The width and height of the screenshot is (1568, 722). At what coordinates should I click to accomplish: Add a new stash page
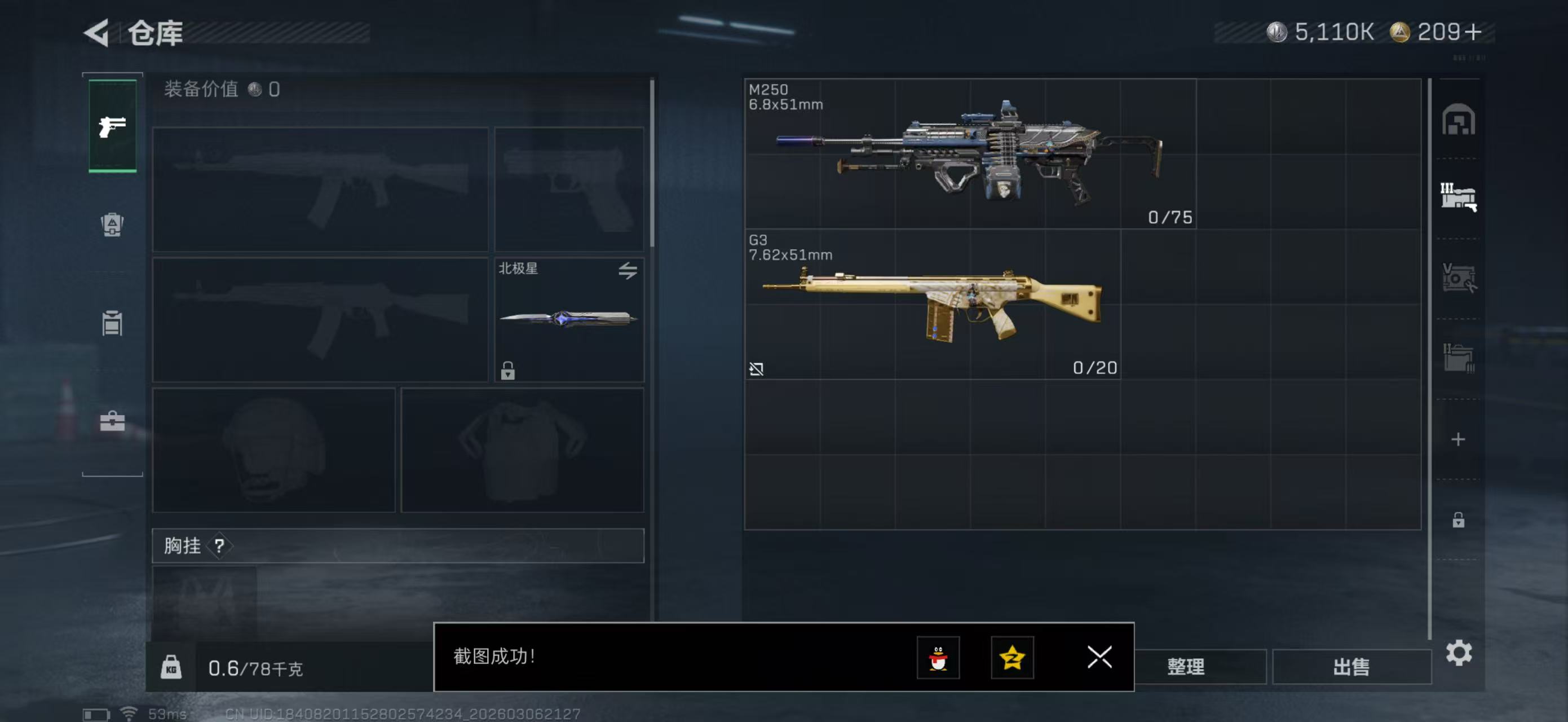1458,439
